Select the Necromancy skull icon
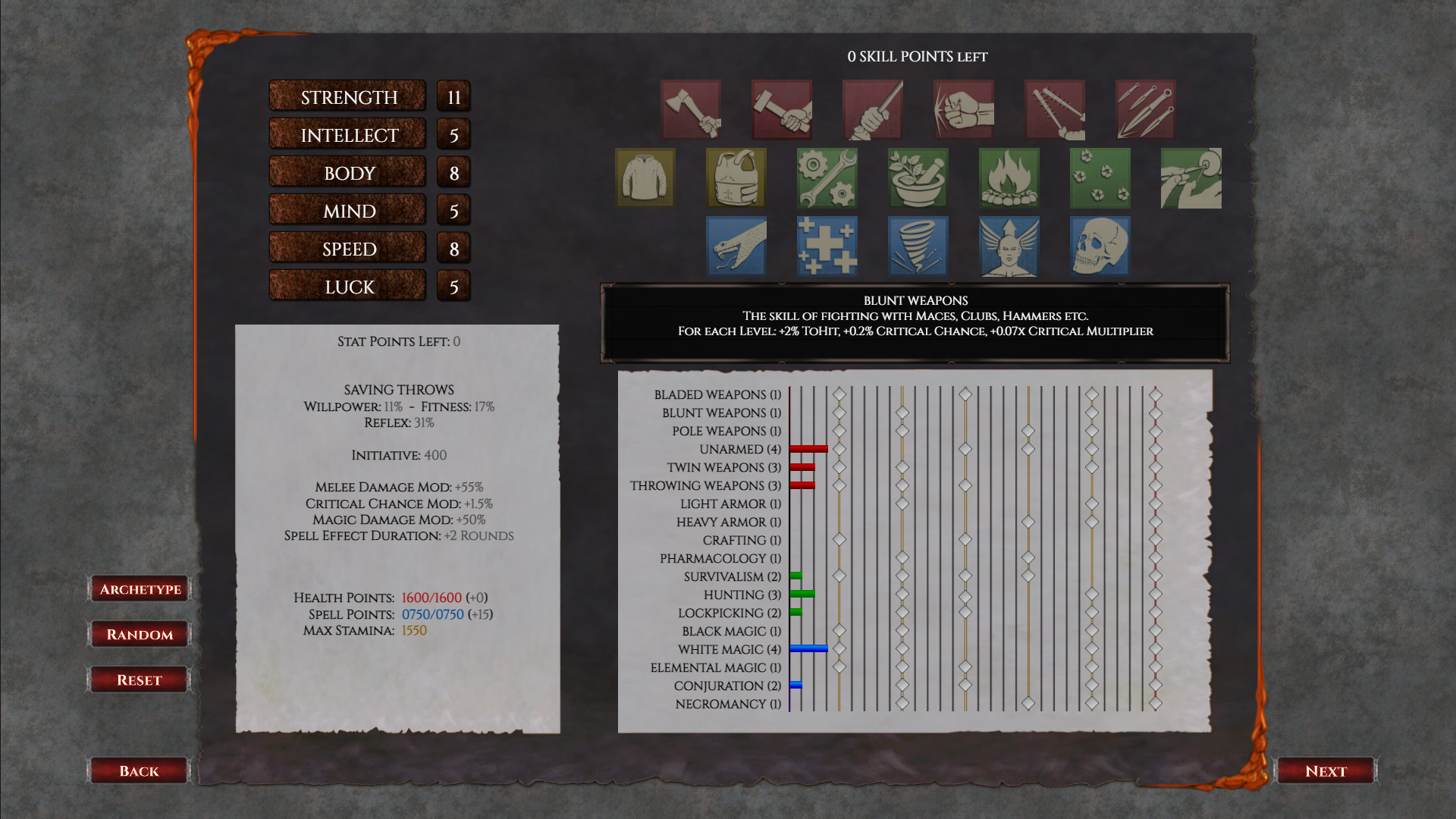 pyautogui.click(x=1100, y=246)
